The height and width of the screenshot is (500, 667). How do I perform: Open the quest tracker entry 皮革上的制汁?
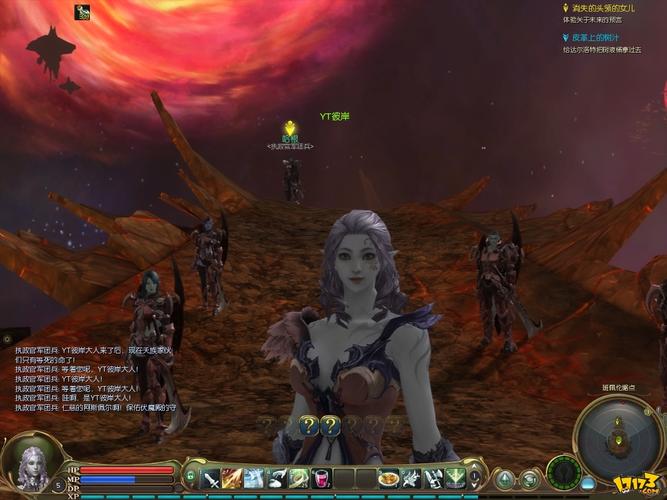(x=592, y=36)
